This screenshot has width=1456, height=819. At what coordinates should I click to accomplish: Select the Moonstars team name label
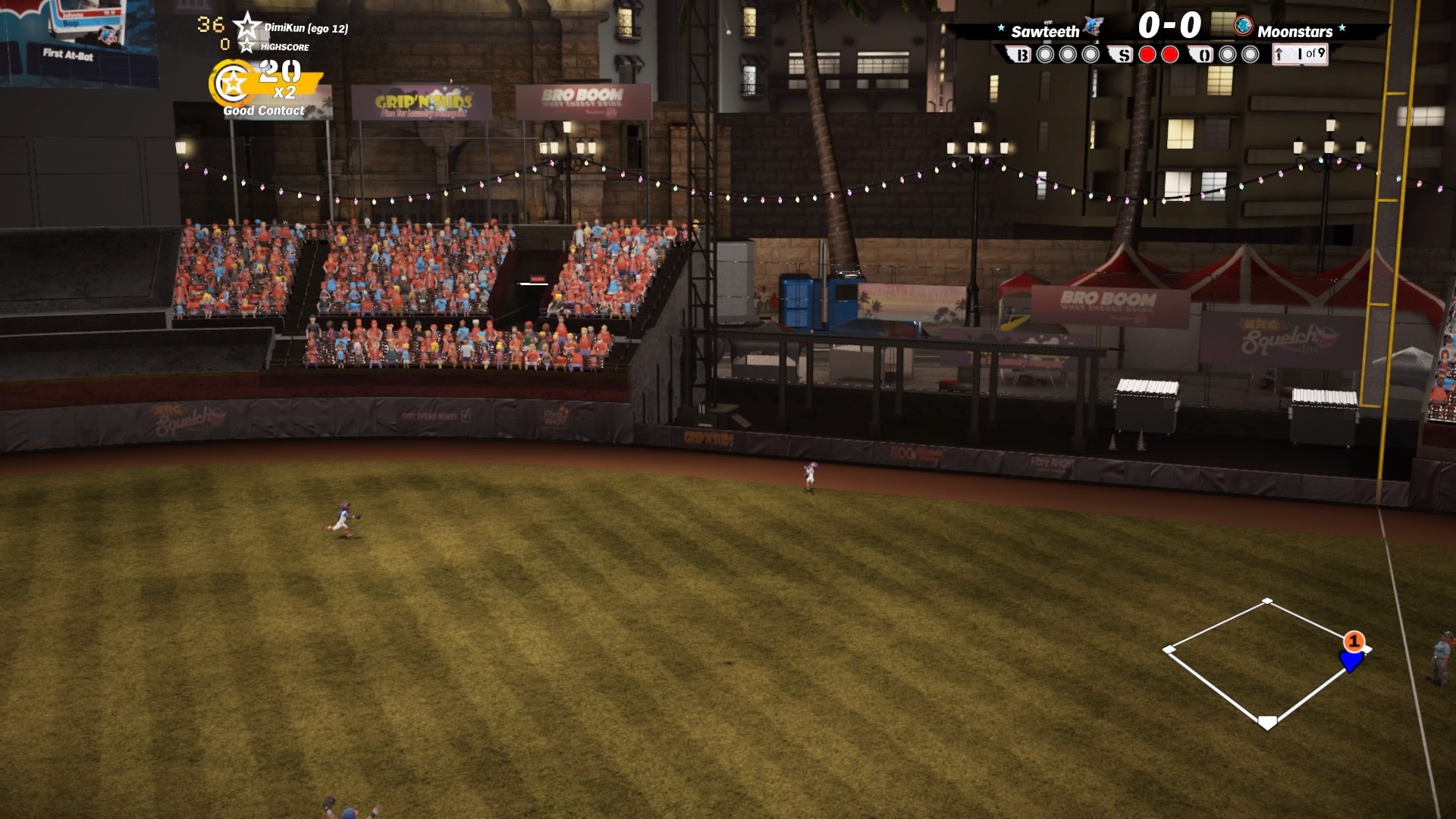(x=1297, y=32)
